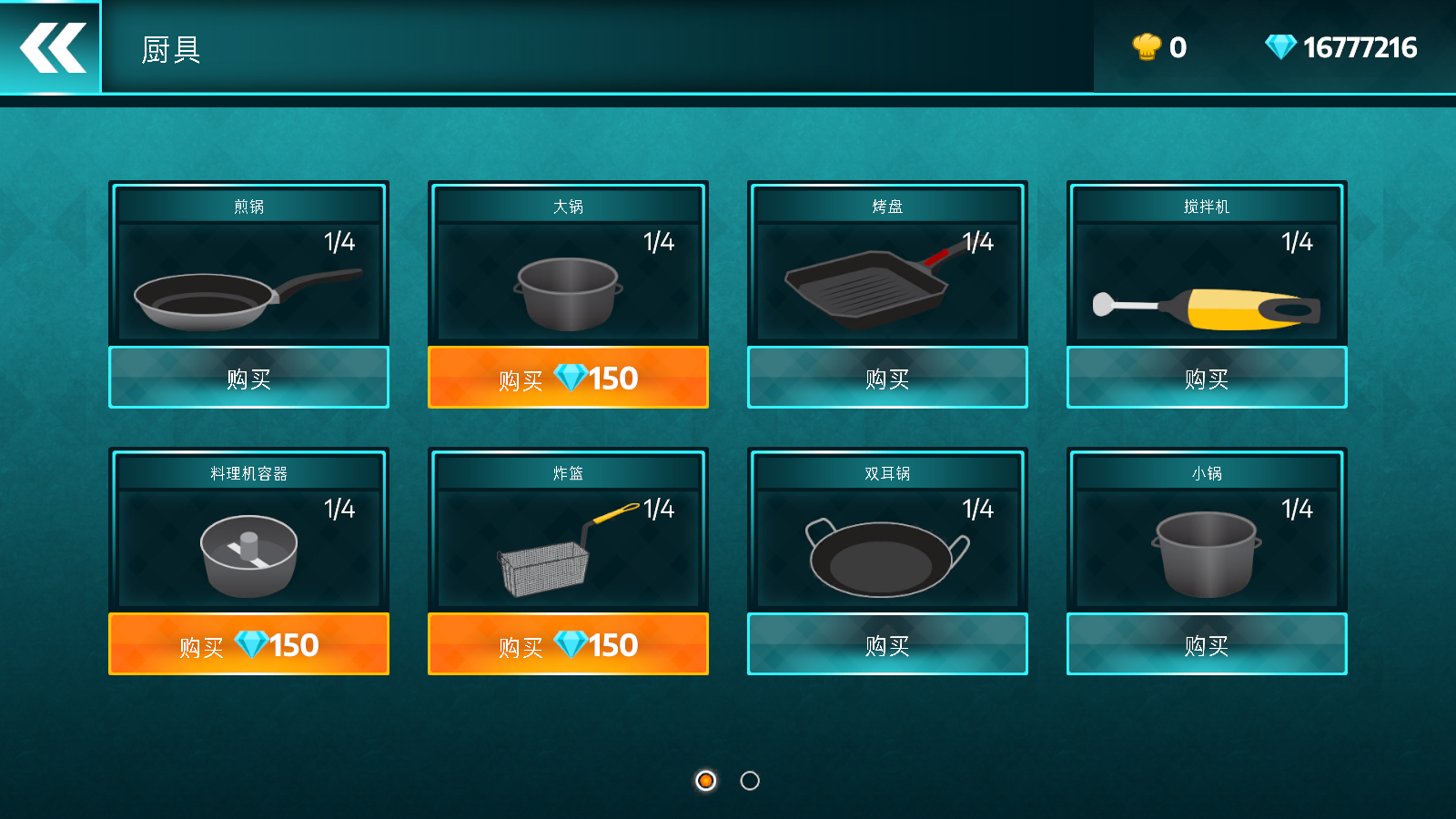Switch to the second page dot
Screen dimensions: 1456x819
tap(750, 781)
